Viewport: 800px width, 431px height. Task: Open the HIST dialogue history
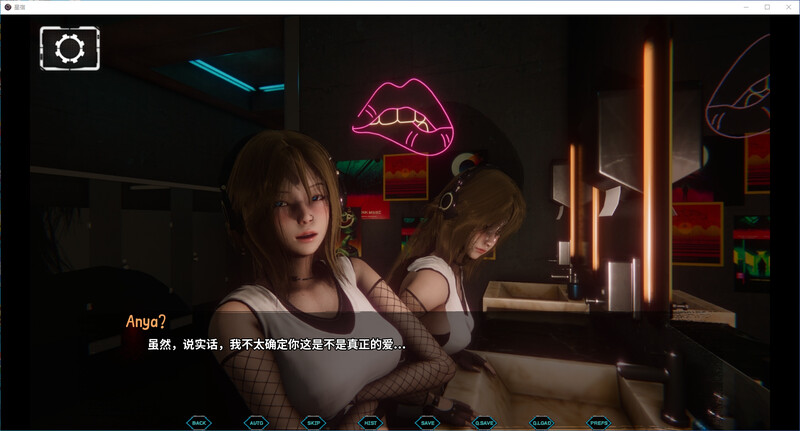point(370,422)
